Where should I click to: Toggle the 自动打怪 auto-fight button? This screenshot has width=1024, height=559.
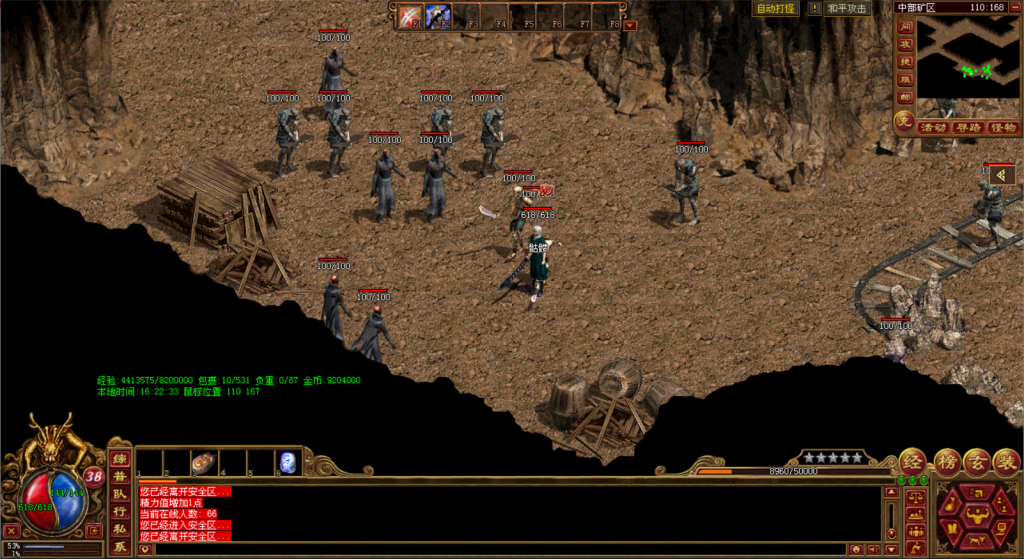pos(775,8)
